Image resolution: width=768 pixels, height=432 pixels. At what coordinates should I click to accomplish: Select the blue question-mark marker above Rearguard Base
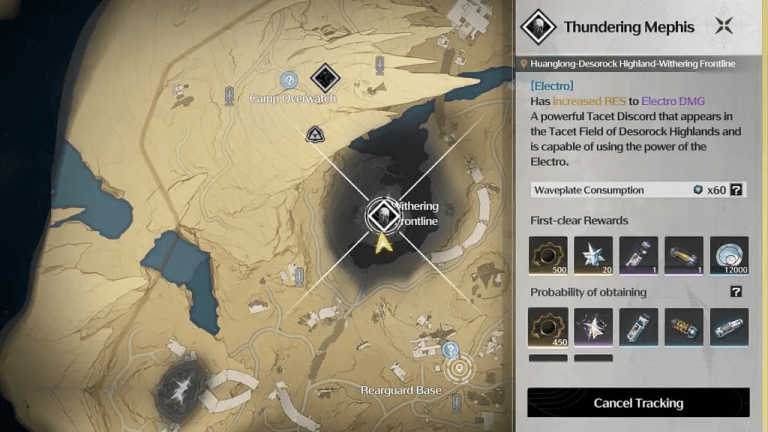click(450, 350)
